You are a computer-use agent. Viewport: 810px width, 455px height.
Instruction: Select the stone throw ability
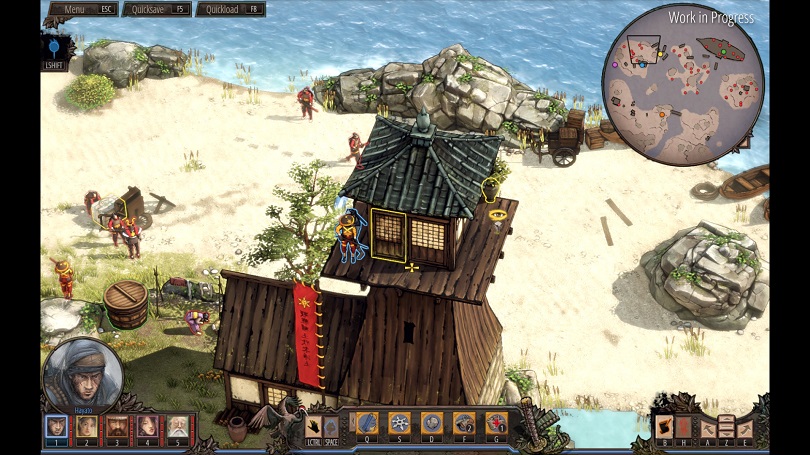(431, 423)
